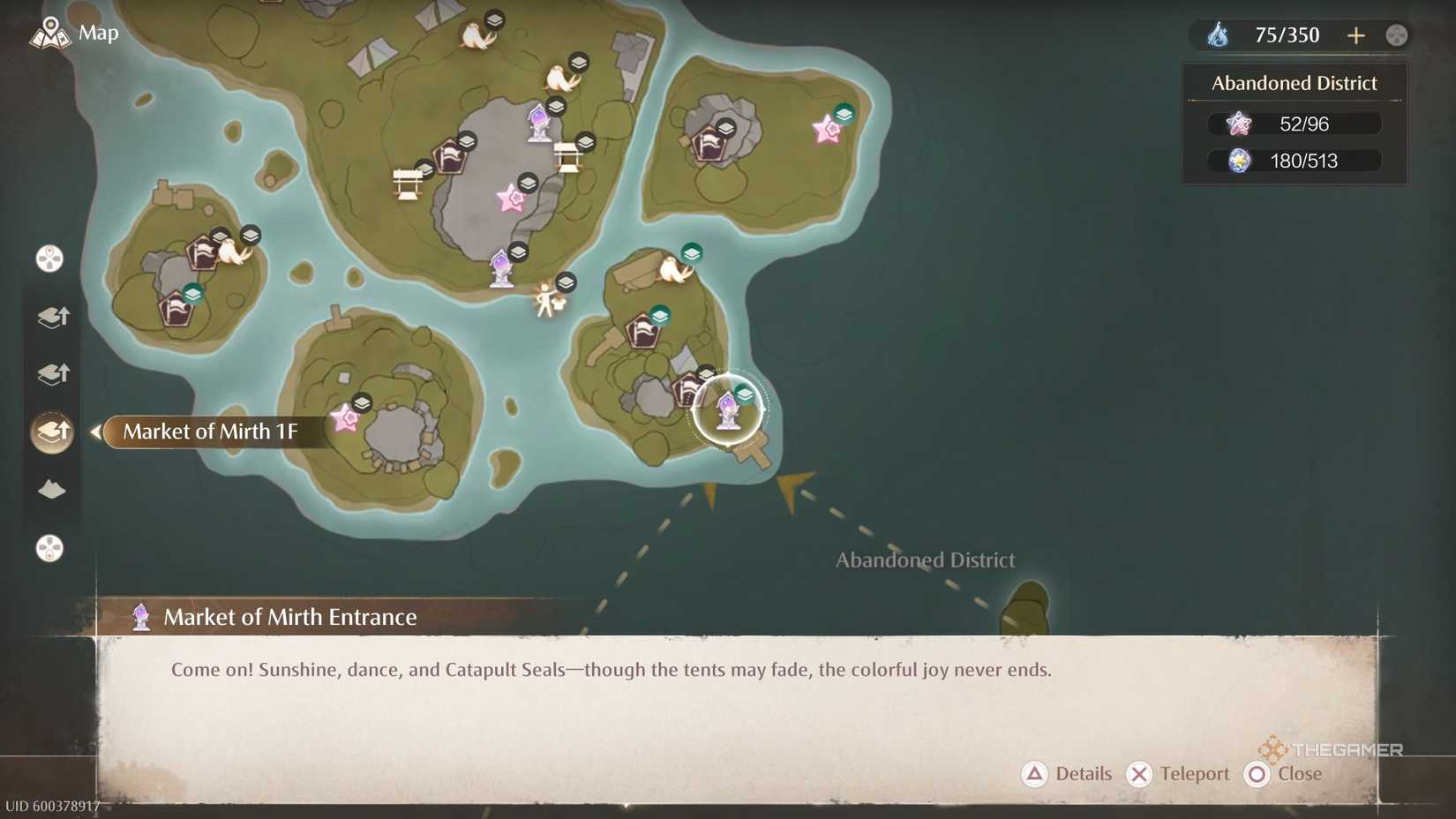Open the top d-pad navigation control in the sidebar
This screenshot has height=819, width=1456.
point(49,258)
